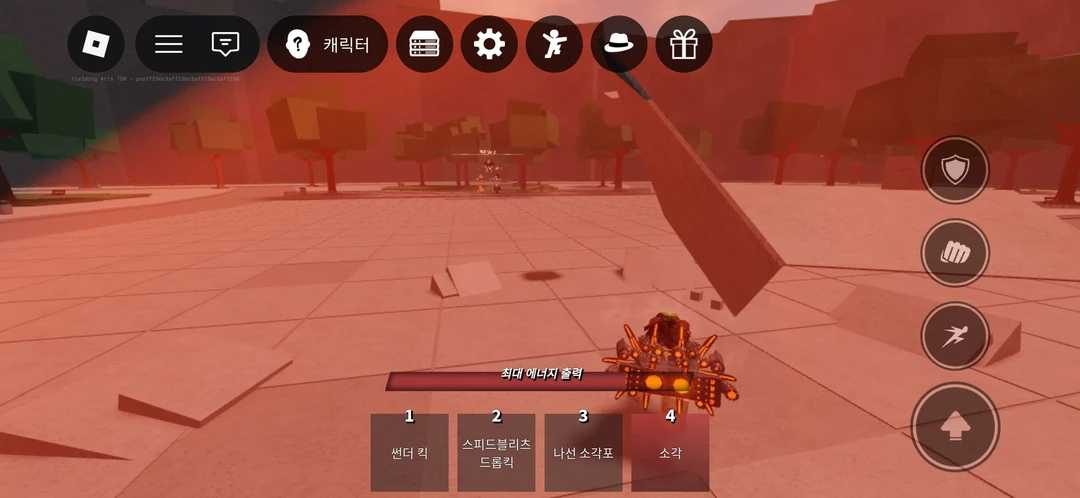Trigger the 소각 skill in slot 4
1080x498 pixels.
click(670, 452)
